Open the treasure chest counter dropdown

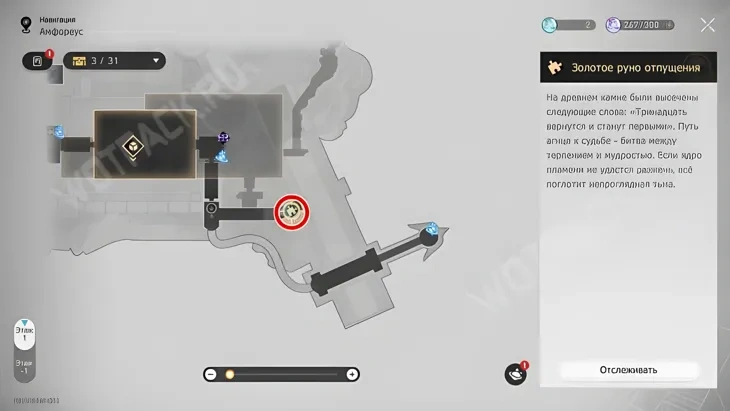(x=156, y=61)
